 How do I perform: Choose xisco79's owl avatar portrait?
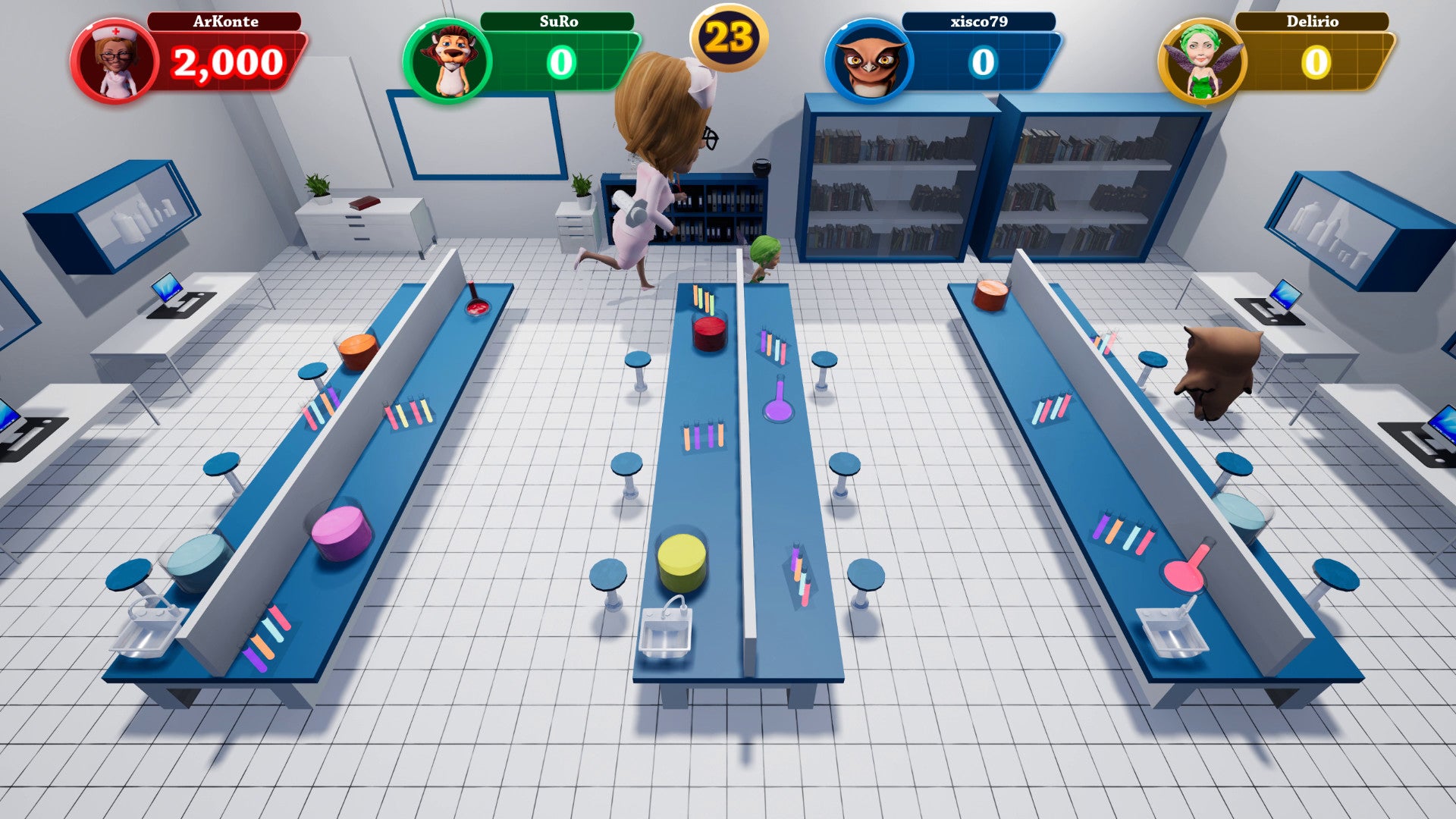point(870,62)
